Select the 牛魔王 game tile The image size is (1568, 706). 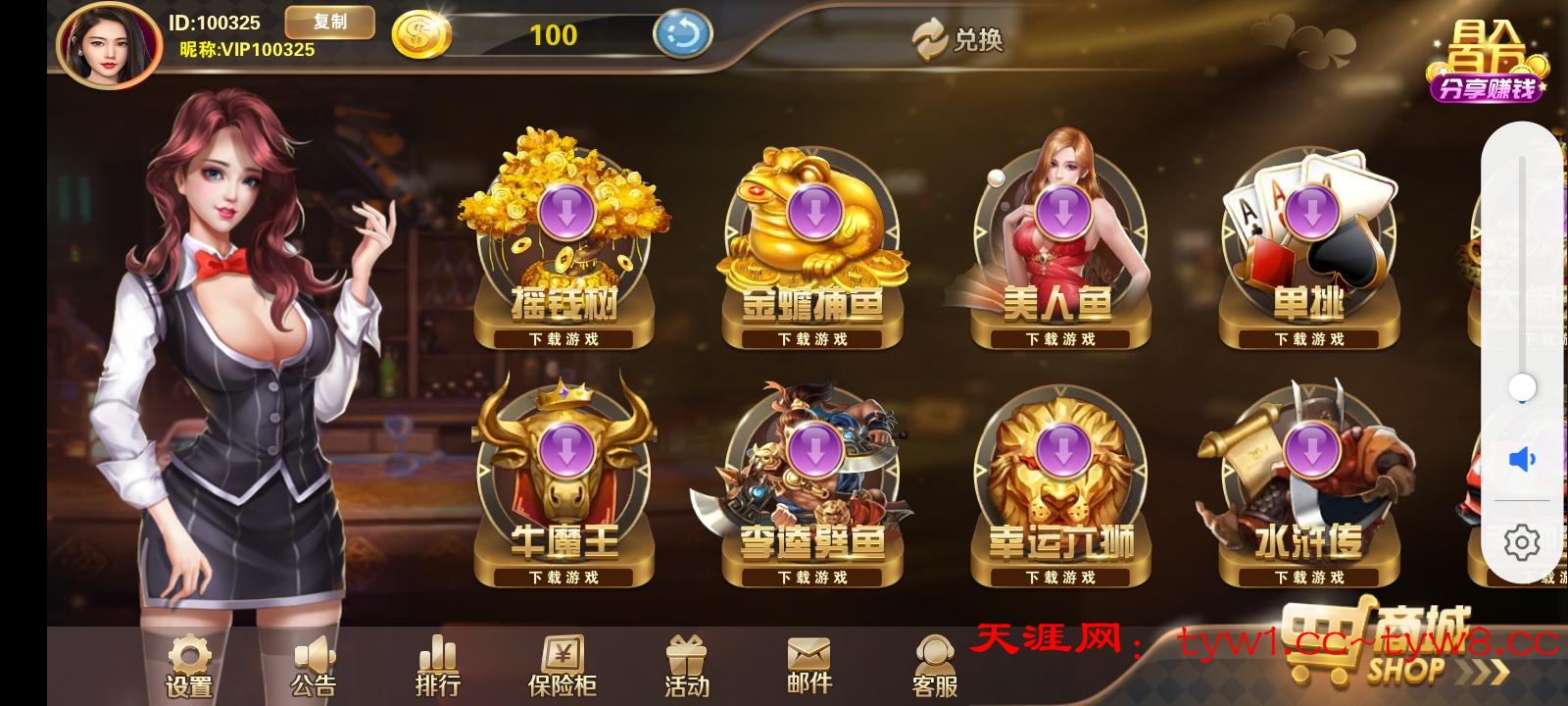[x=563, y=487]
